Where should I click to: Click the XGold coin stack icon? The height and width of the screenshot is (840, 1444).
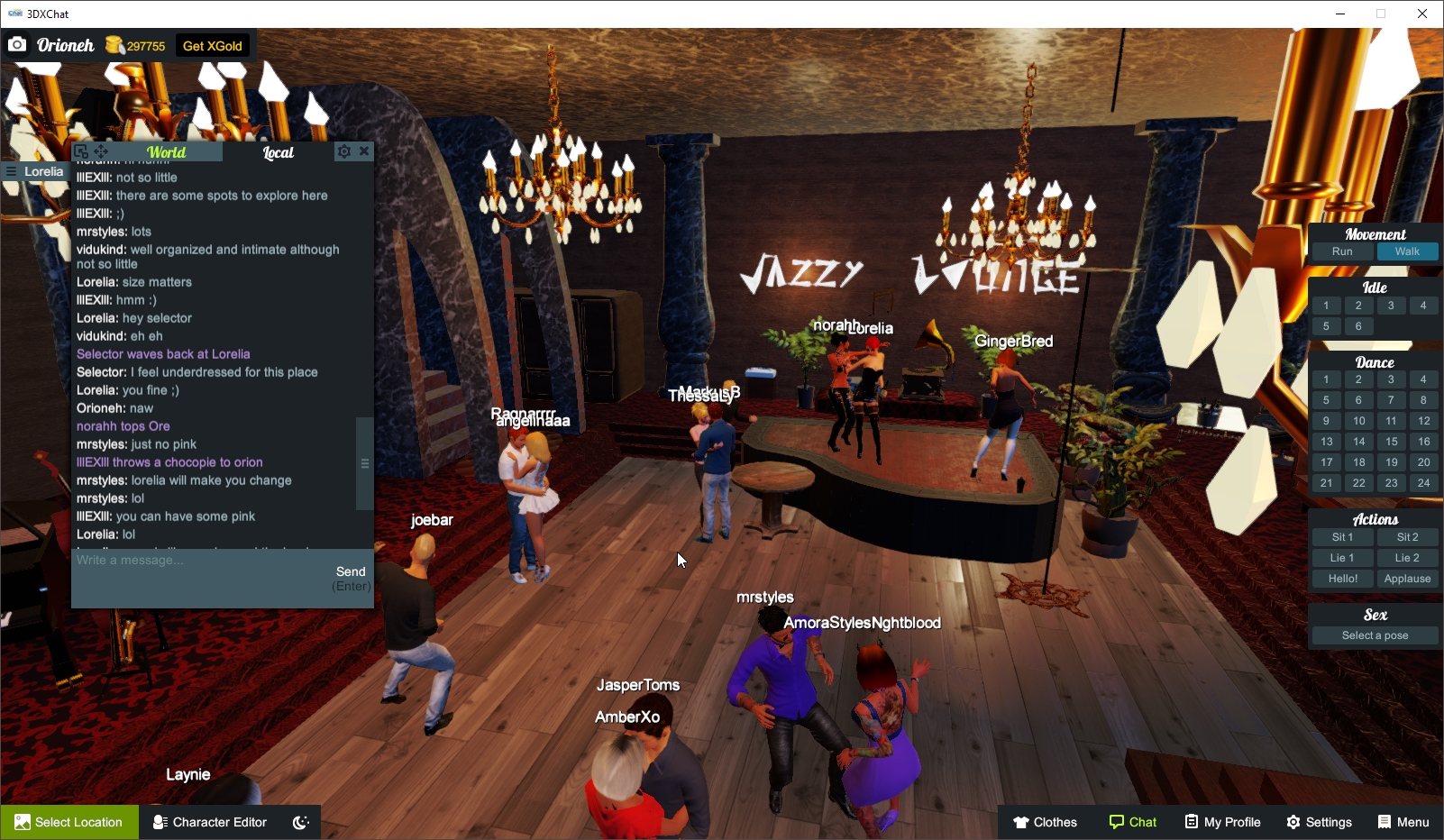114,43
